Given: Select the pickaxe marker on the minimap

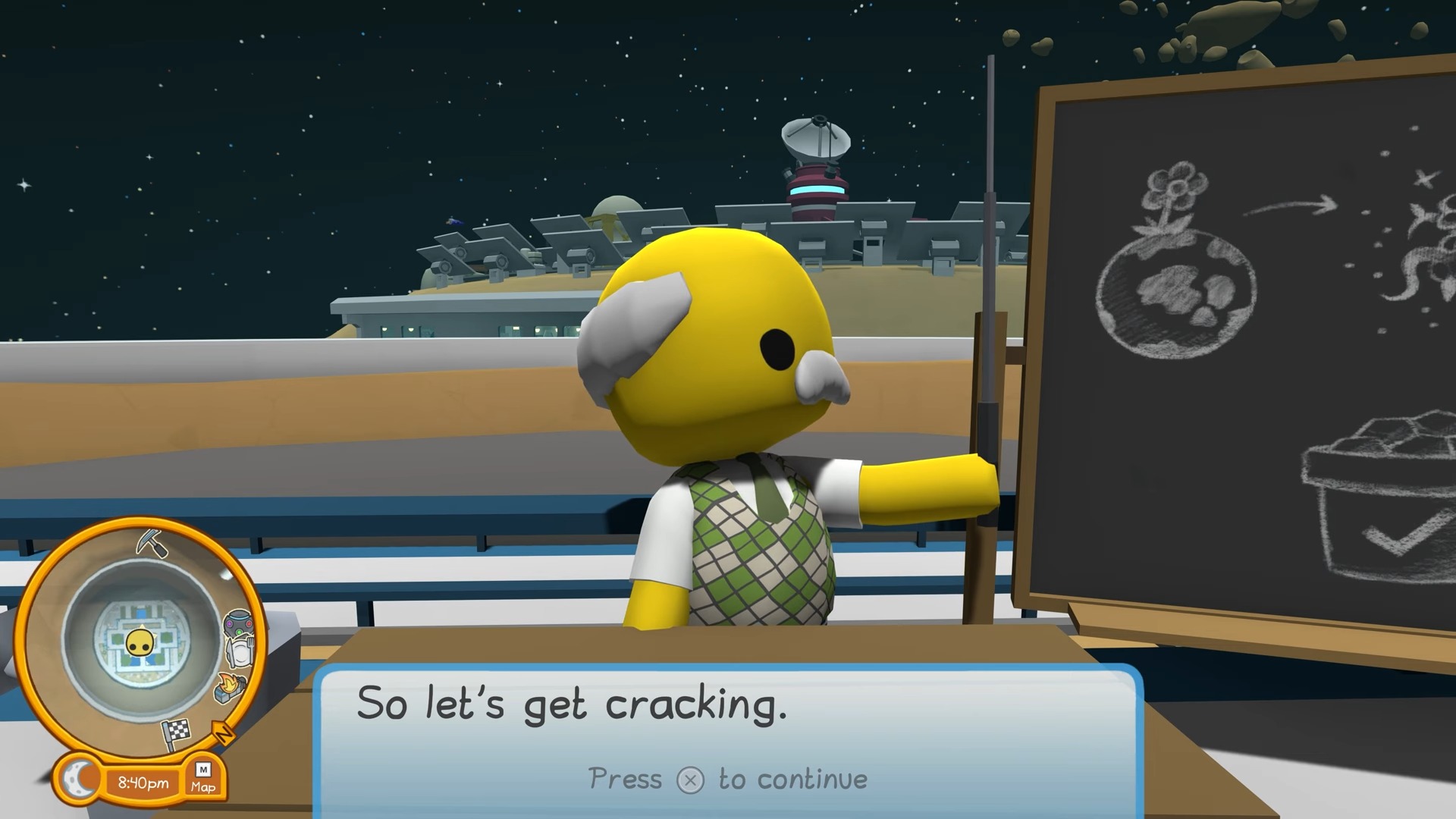Looking at the screenshot, I should tap(152, 543).
